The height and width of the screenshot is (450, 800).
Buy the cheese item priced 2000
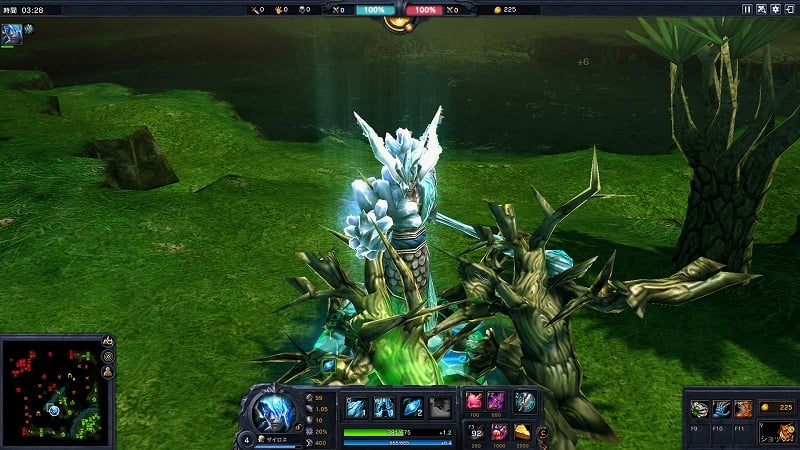(524, 433)
